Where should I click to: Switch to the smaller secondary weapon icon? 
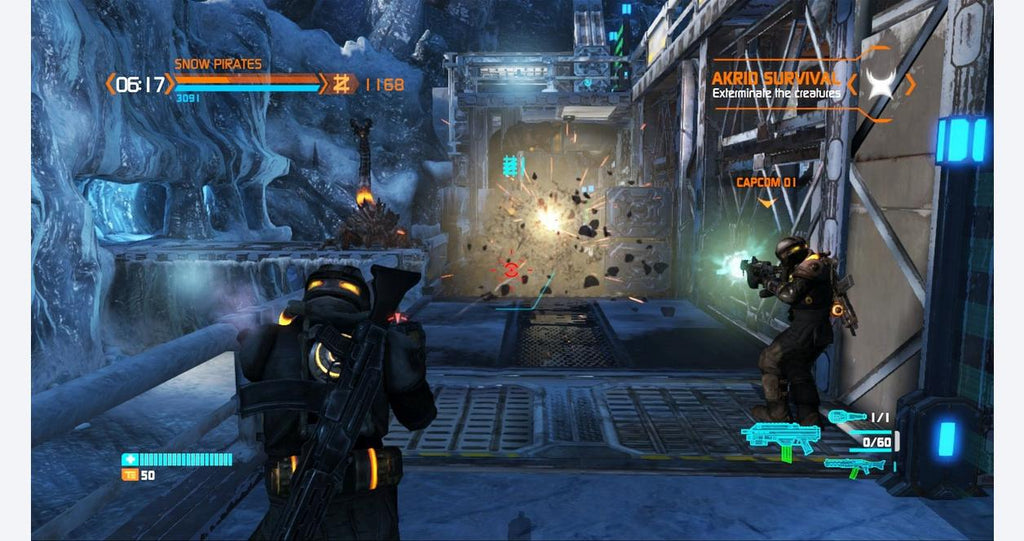pos(853,465)
